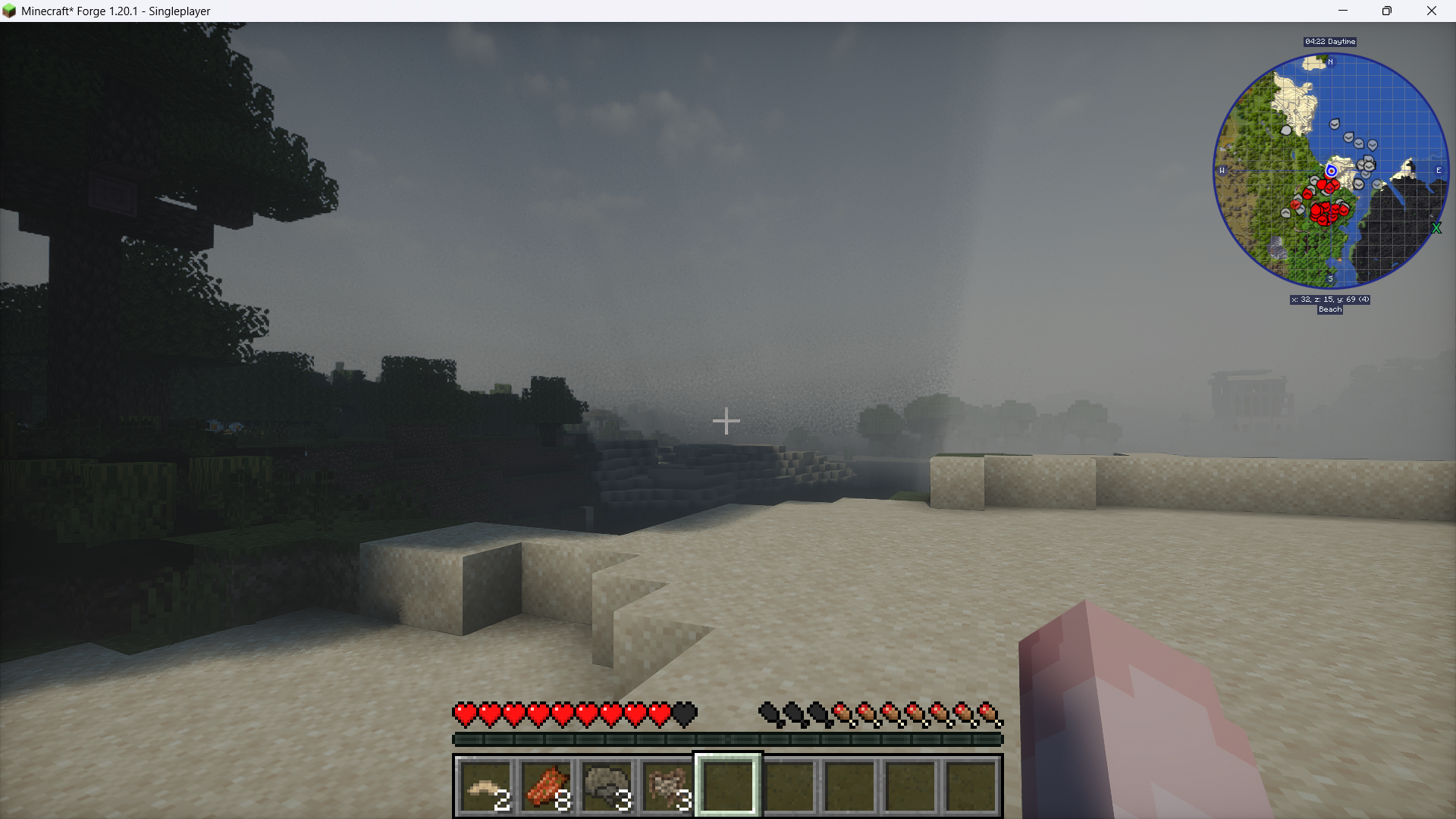Image resolution: width=1456 pixels, height=819 pixels.
Task: Select the bone in hotbar slot one
Action: (x=485, y=785)
